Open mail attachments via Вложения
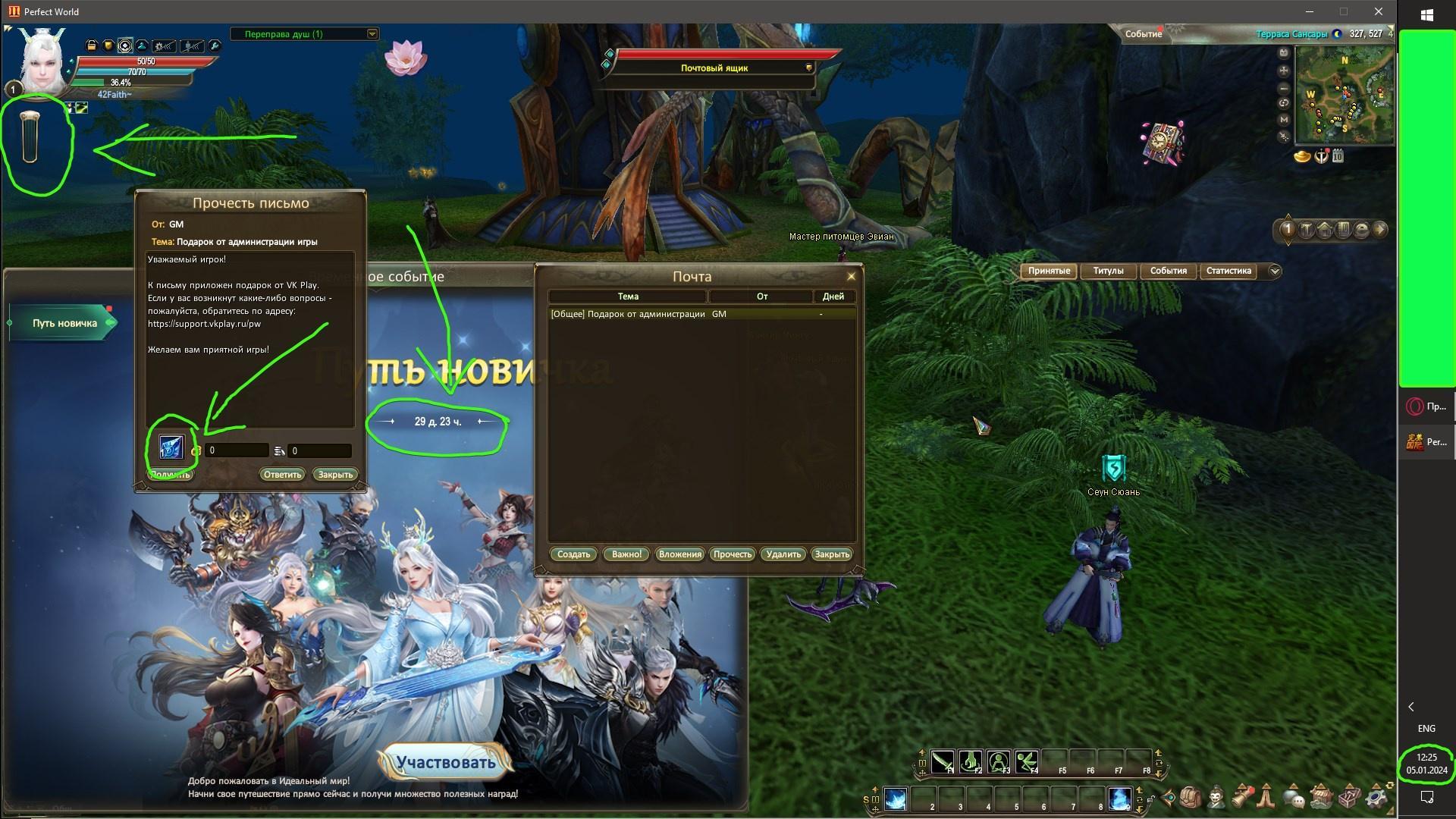The width and height of the screenshot is (1456, 819). tap(679, 554)
